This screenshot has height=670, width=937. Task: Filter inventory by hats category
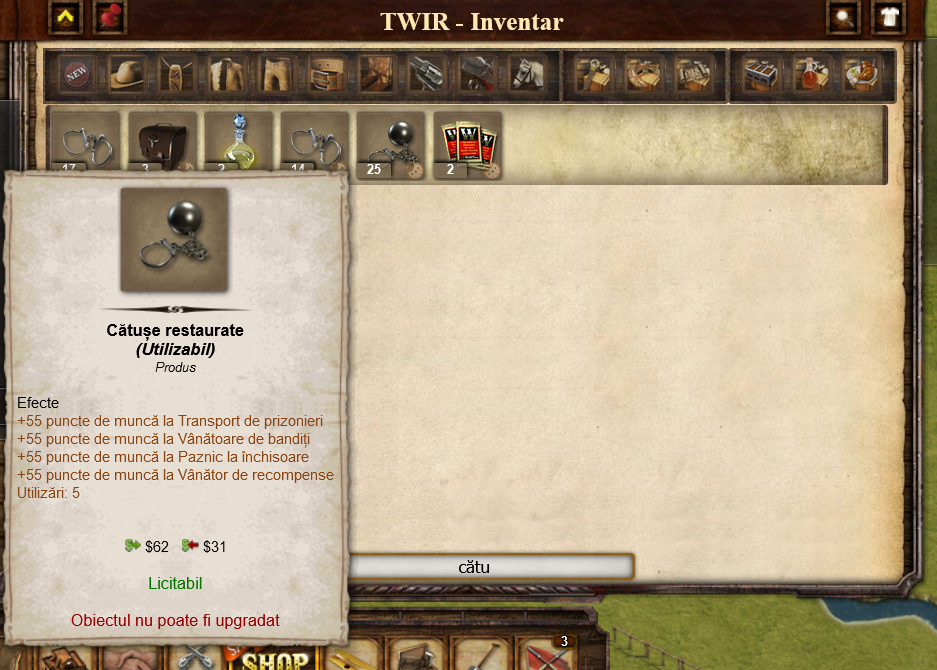click(126, 74)
